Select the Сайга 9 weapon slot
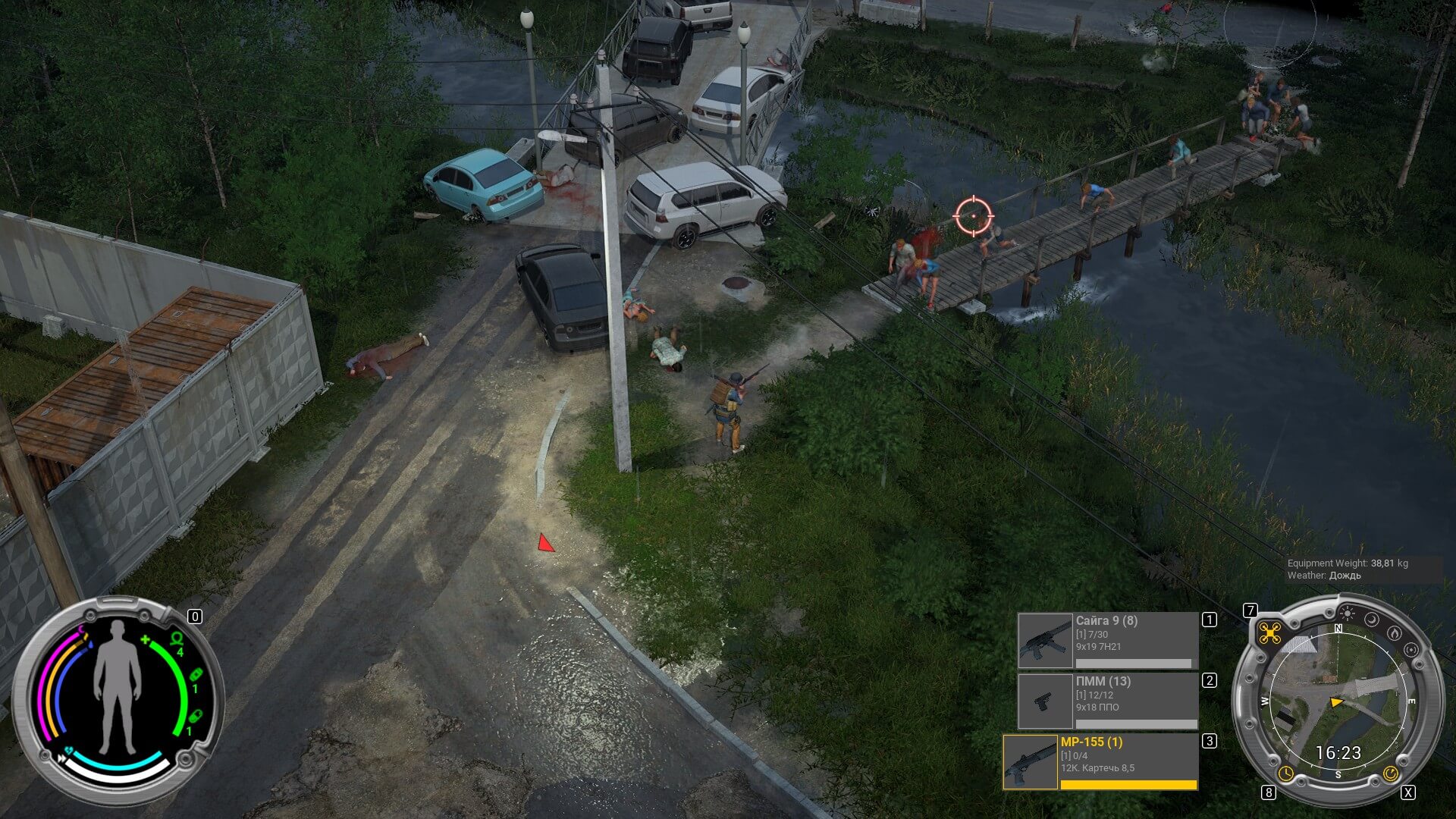 point(1107,641)
